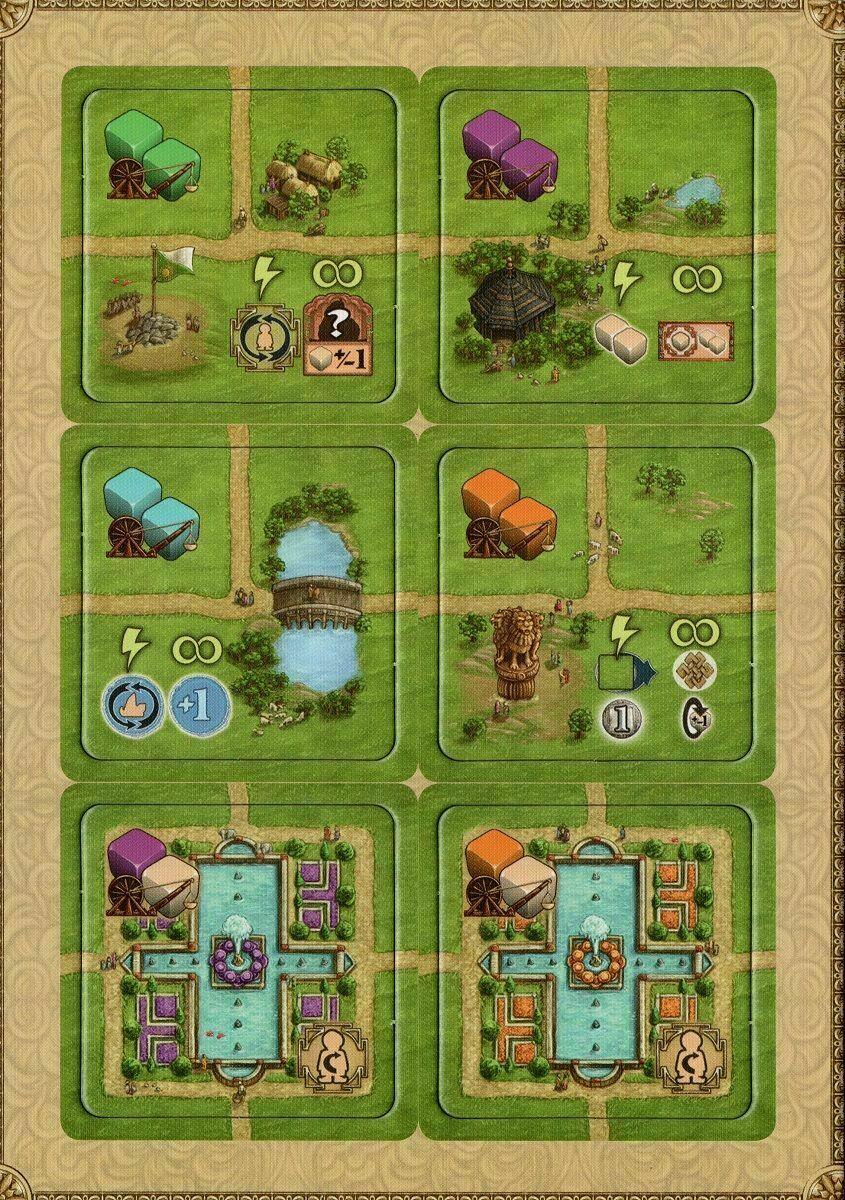845x1200 pixels.
Task: Choose the purple cubes tile with pavilion
Action: pyautogui.click(x=597, y=245)
